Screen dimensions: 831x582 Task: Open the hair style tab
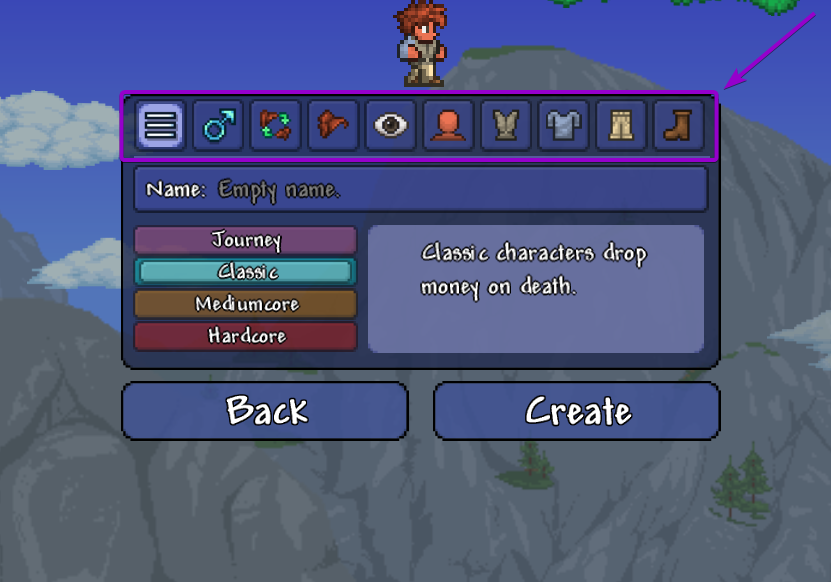coord(276,126)
